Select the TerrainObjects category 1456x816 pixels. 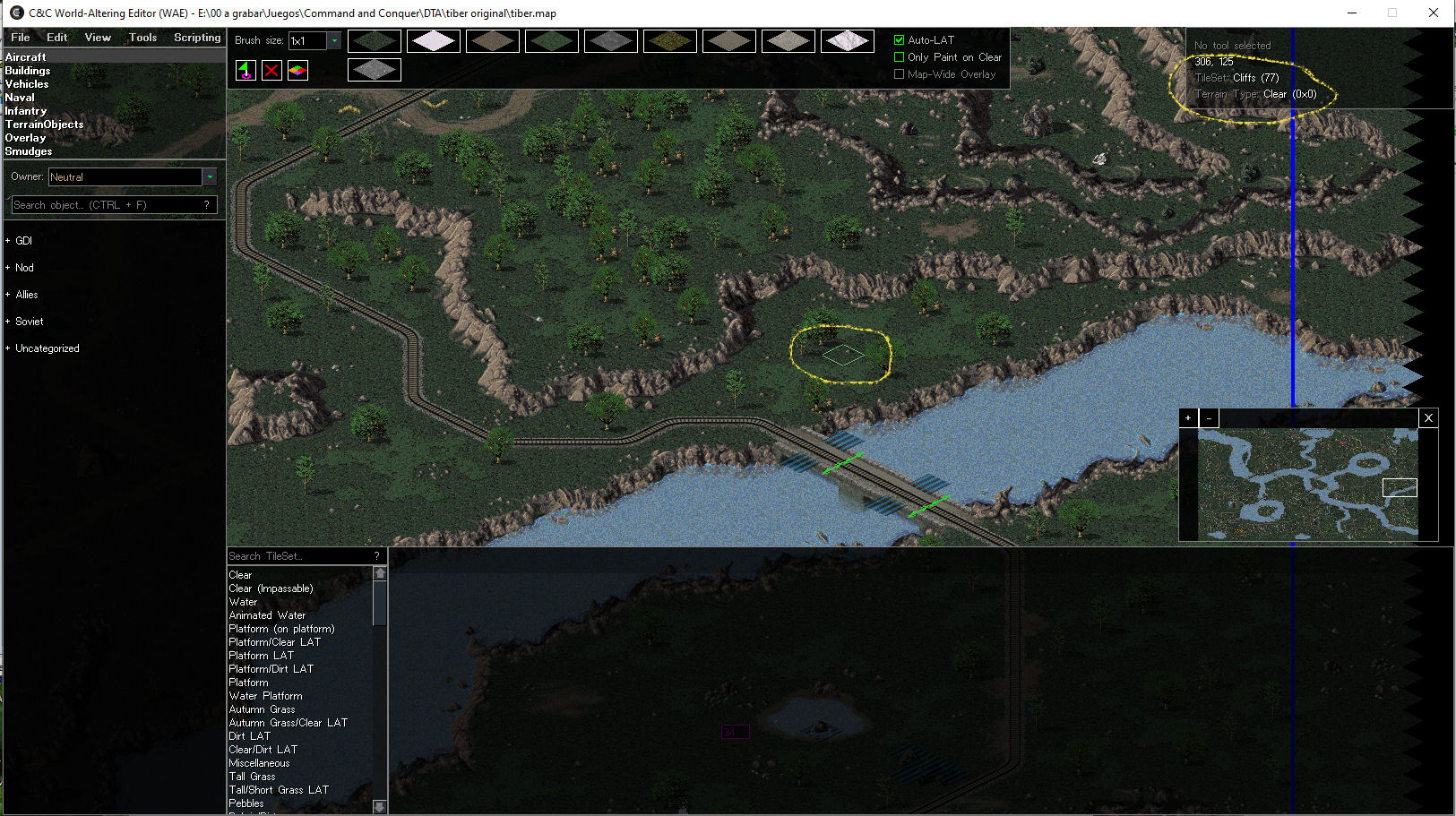44,125
